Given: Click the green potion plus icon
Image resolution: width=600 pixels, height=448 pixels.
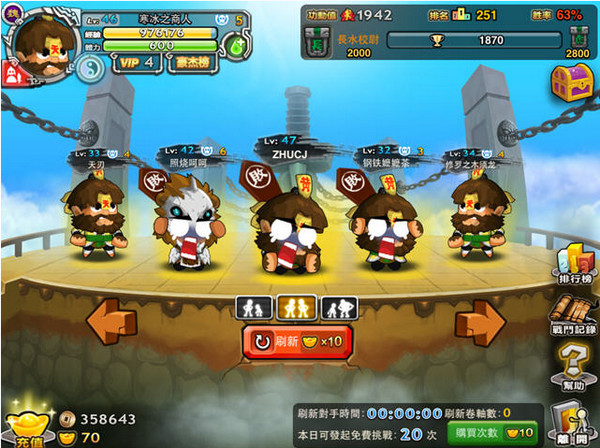Looking at the screenshot, I should [233, 47].
